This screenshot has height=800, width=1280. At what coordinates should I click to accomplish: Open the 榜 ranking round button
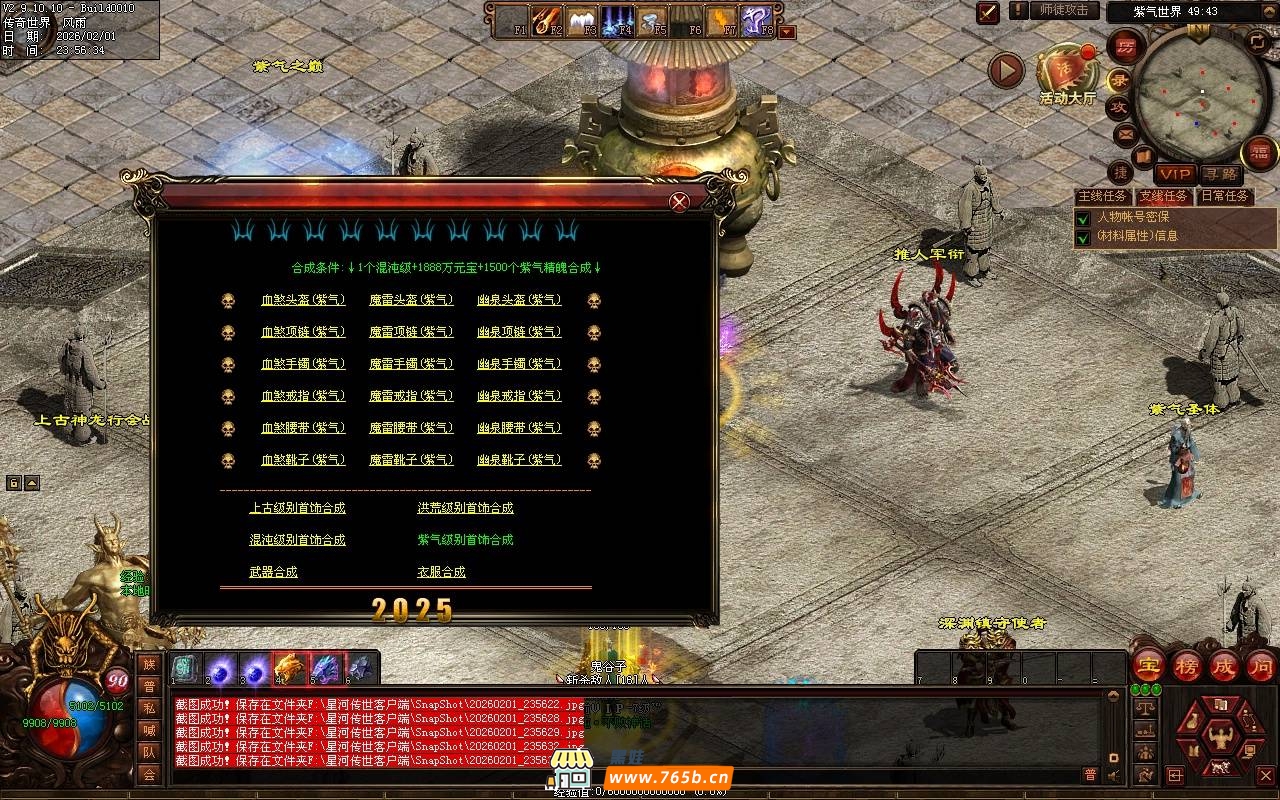pyautogui.click(x=1187, y=665)
